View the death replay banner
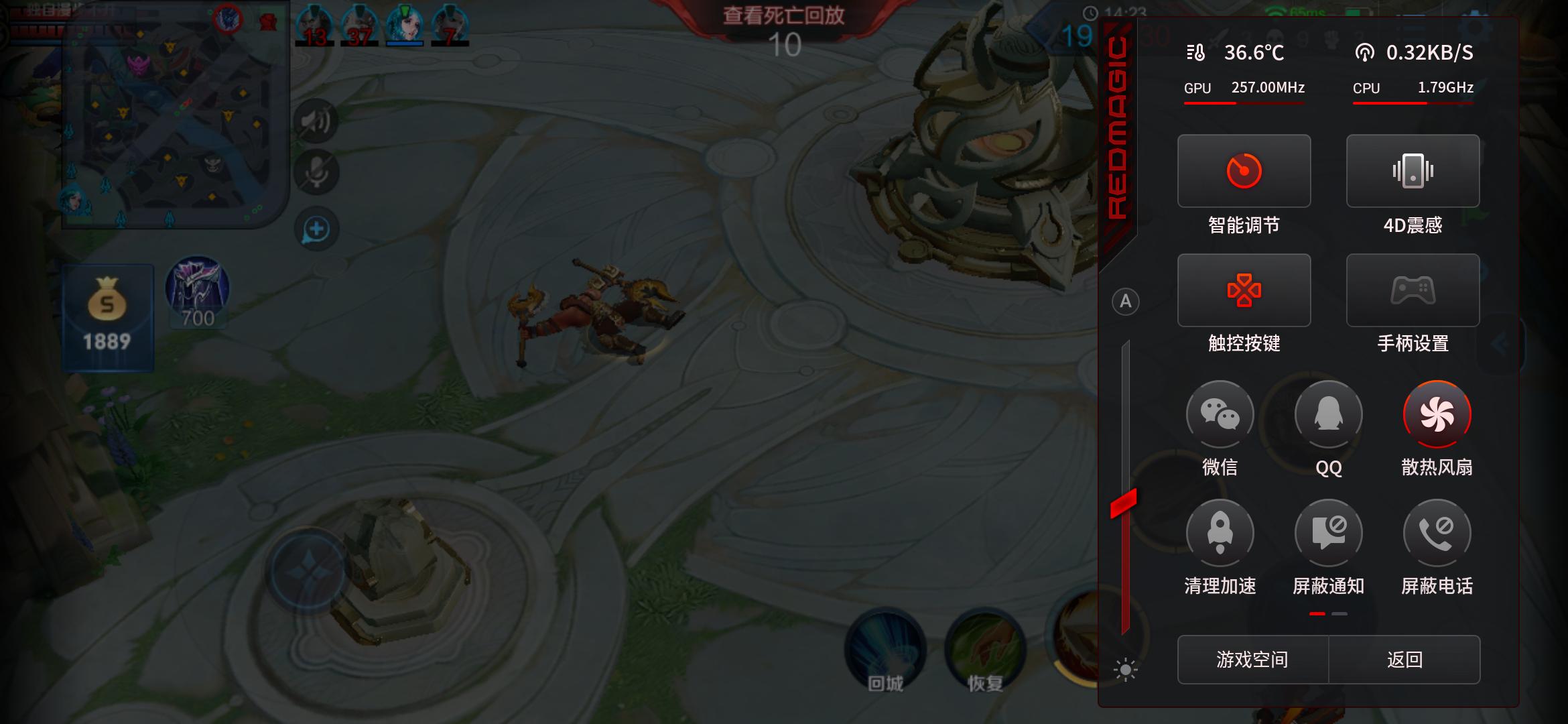Image resolution: width=1568 pixels, height=724 pixels. click(783, 16)
